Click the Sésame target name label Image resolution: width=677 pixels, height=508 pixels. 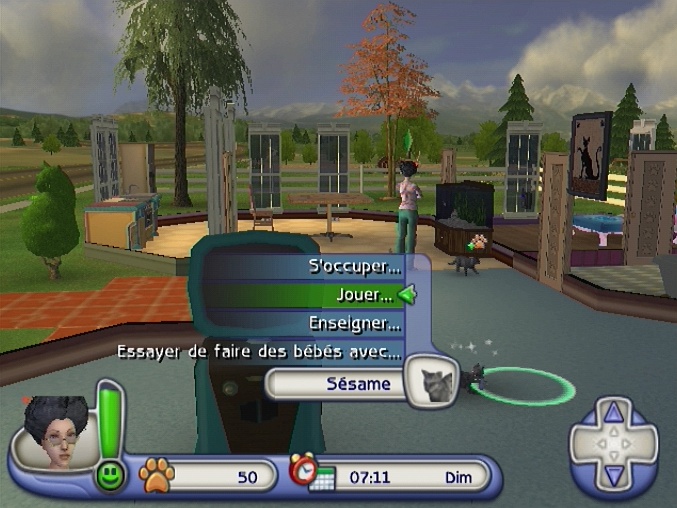340,384
